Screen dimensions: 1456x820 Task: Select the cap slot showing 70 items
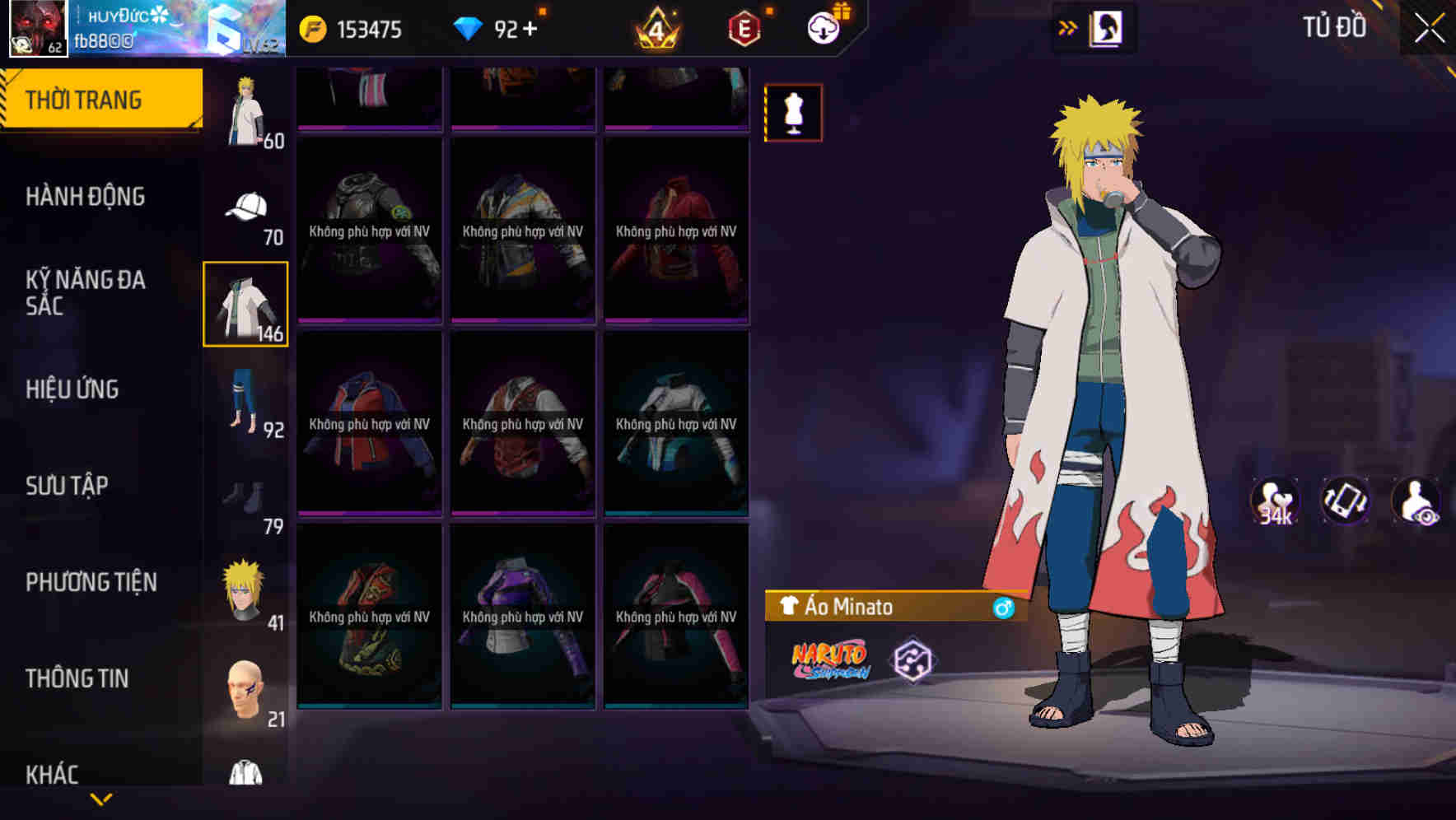[246, 206]
